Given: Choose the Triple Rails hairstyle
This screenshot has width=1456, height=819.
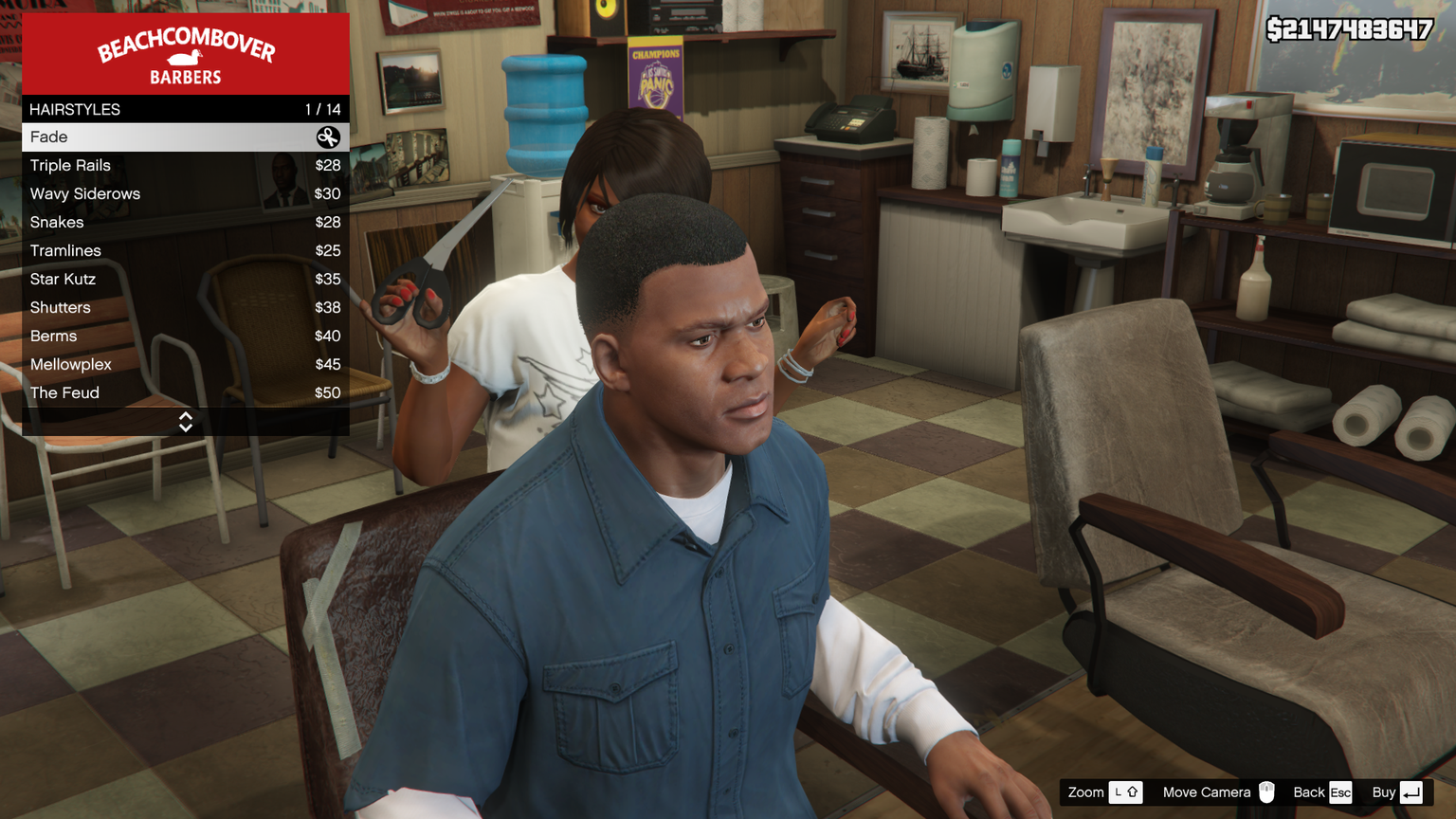Looking at the screenshot, I should 185,166.
